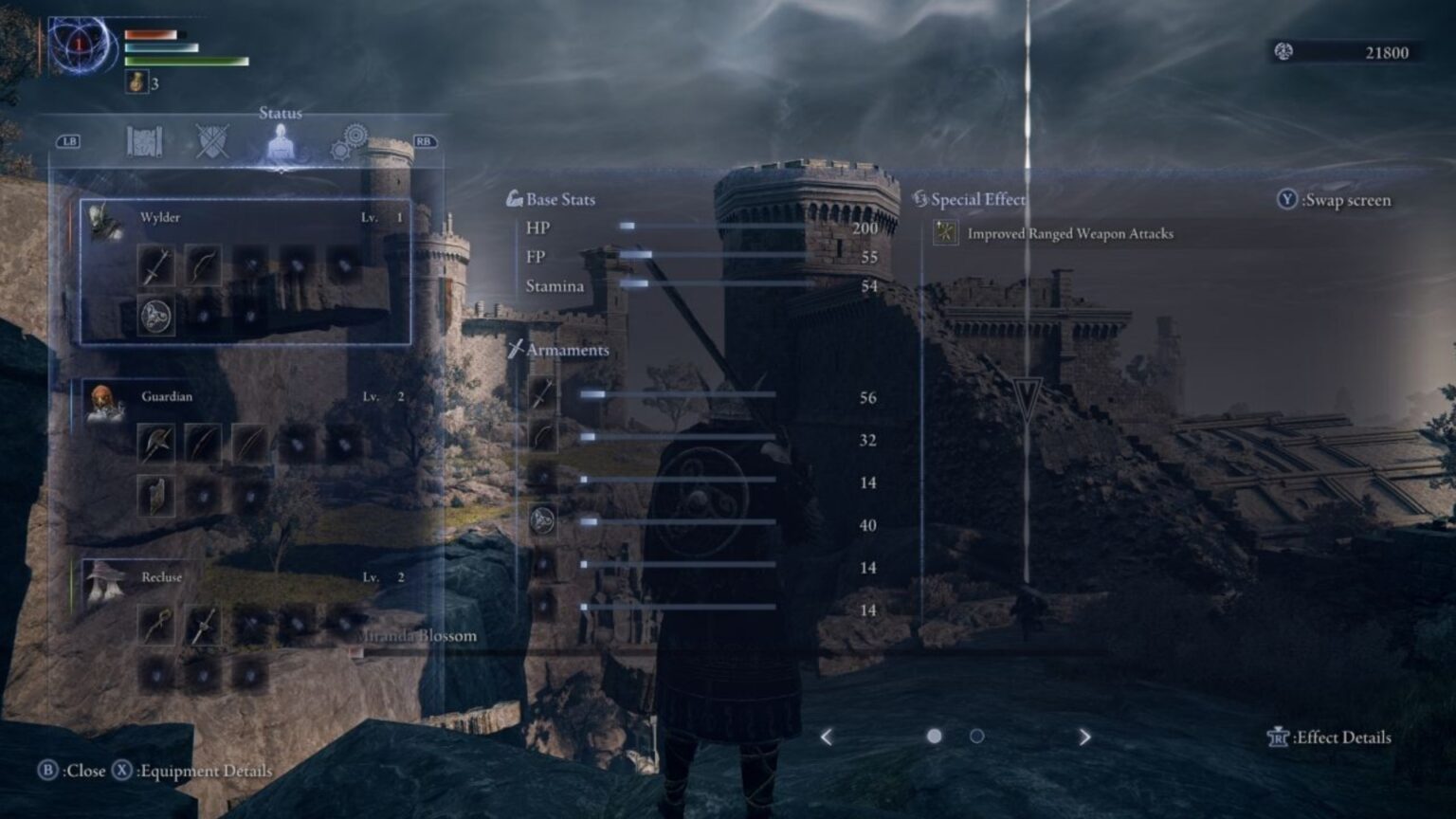Image resolution: width=1456 pixels, height=819 pixels.
Task: Click the Improved Ranged Weapon Attacks effect icon
Action: point(945,232)
